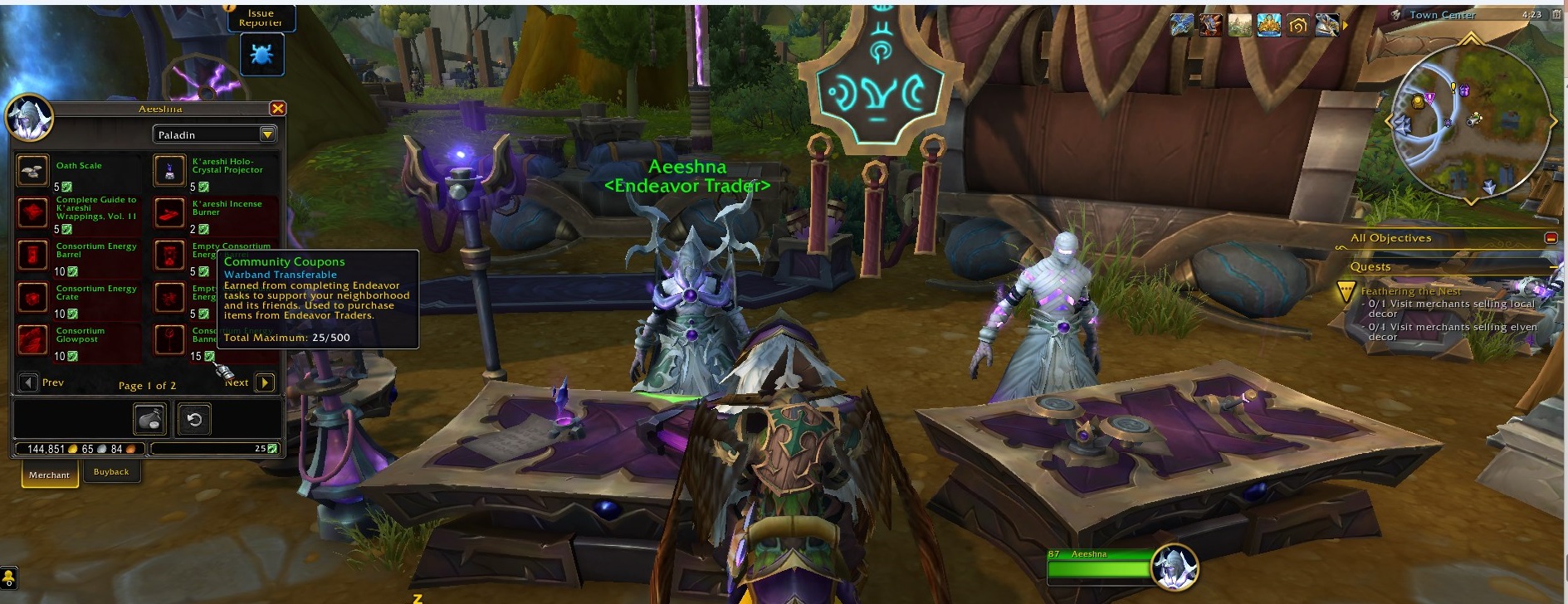Select the Feathering the Nest quest
Screen dimensions: 1568x604
(1410, 291)
